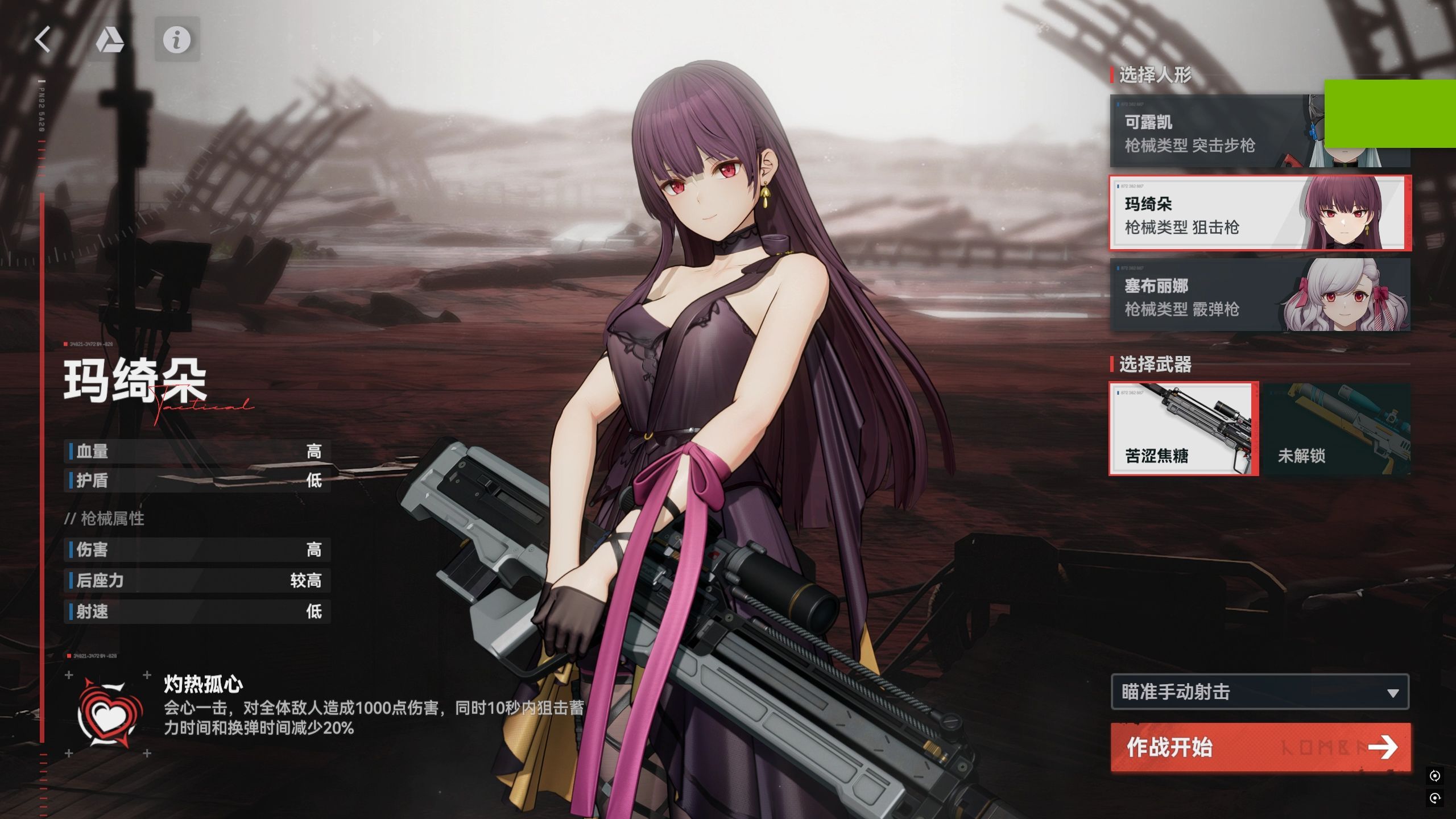Switch to 玛绮朵 in the character list
Screen dimensions: 1456x819
coord(1223,214)
